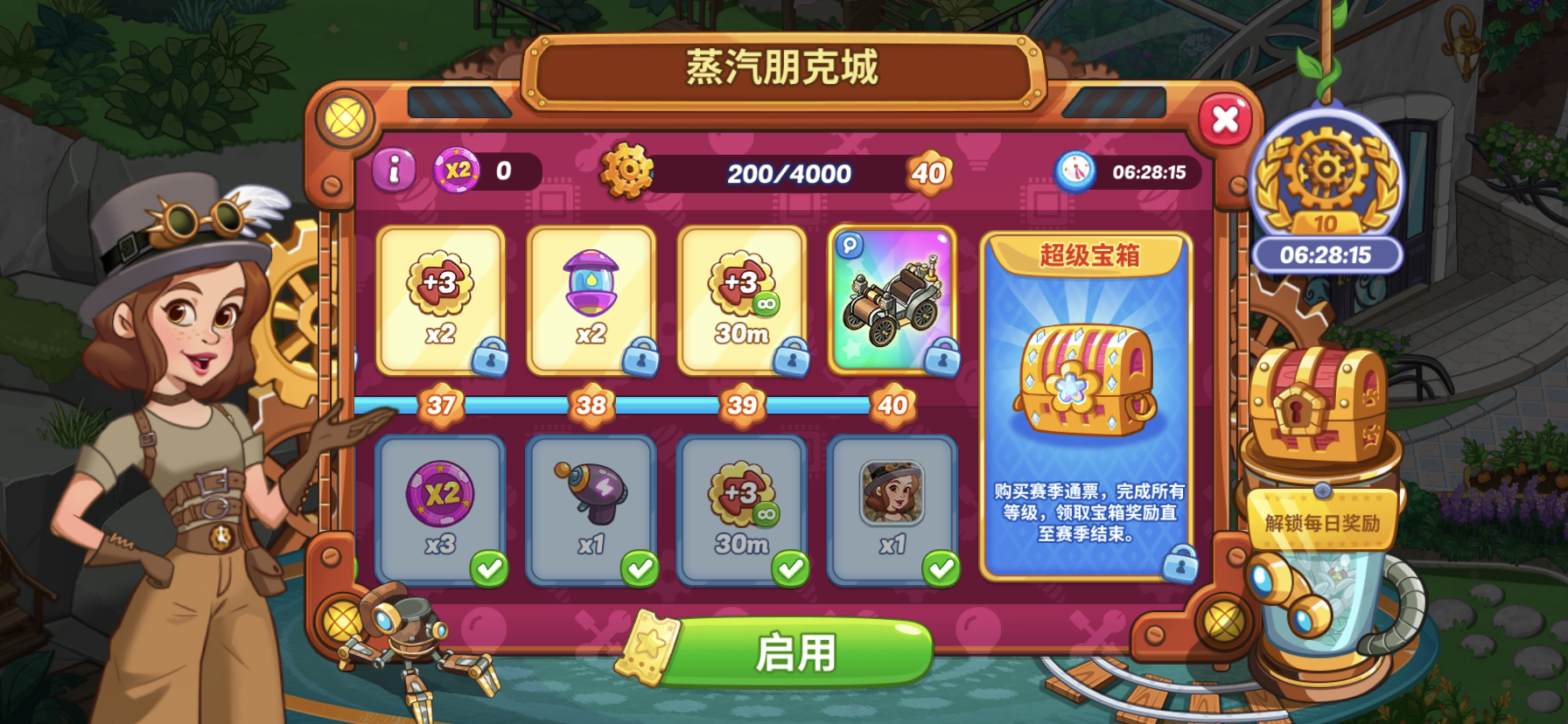Image resolution: width=1568 pixels, height=724 pixels.
Task: Click the timer clock icon
Action: (x=1076, y=172)
